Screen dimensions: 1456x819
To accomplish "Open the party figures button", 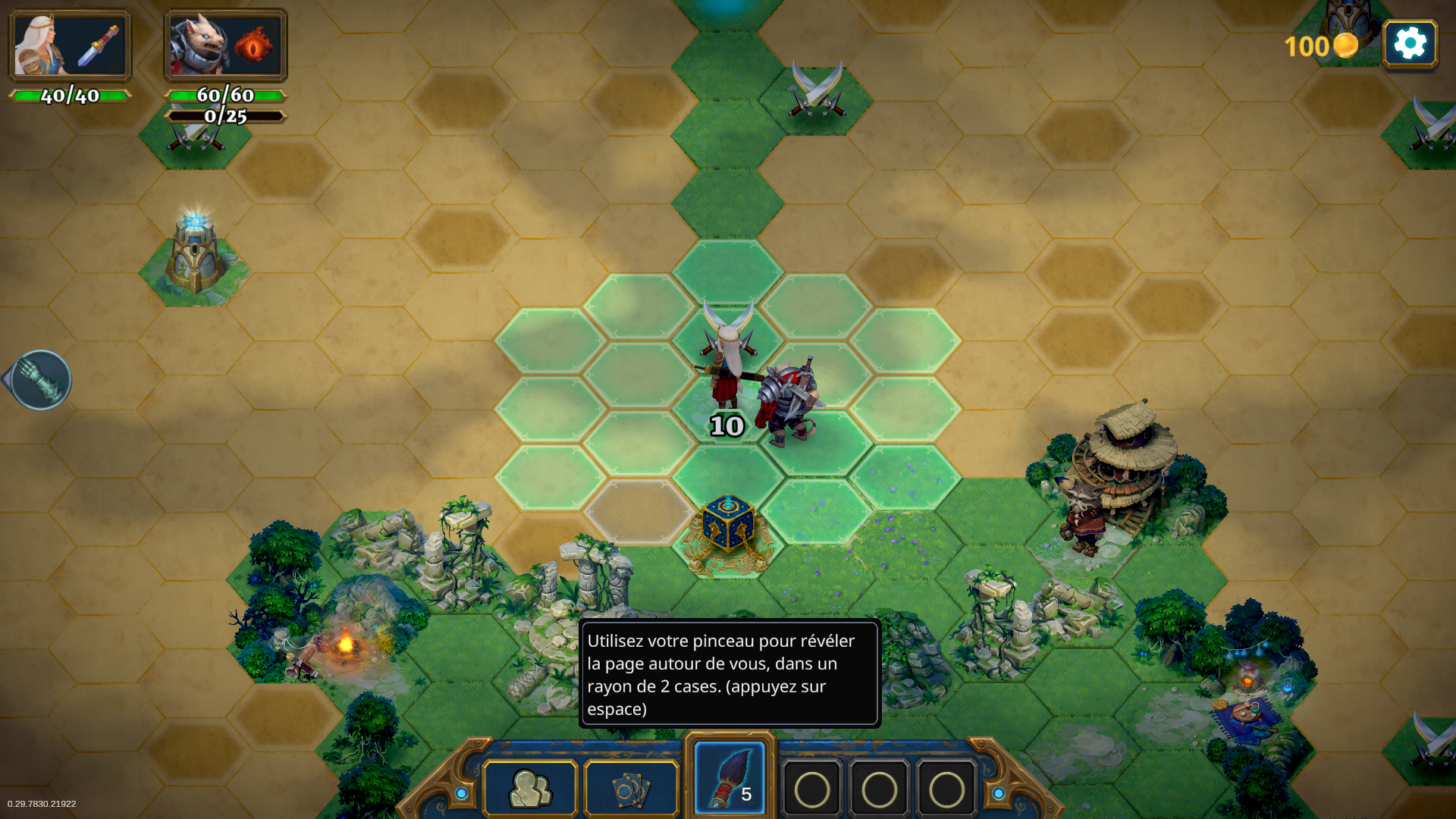I will click(530, 789).
